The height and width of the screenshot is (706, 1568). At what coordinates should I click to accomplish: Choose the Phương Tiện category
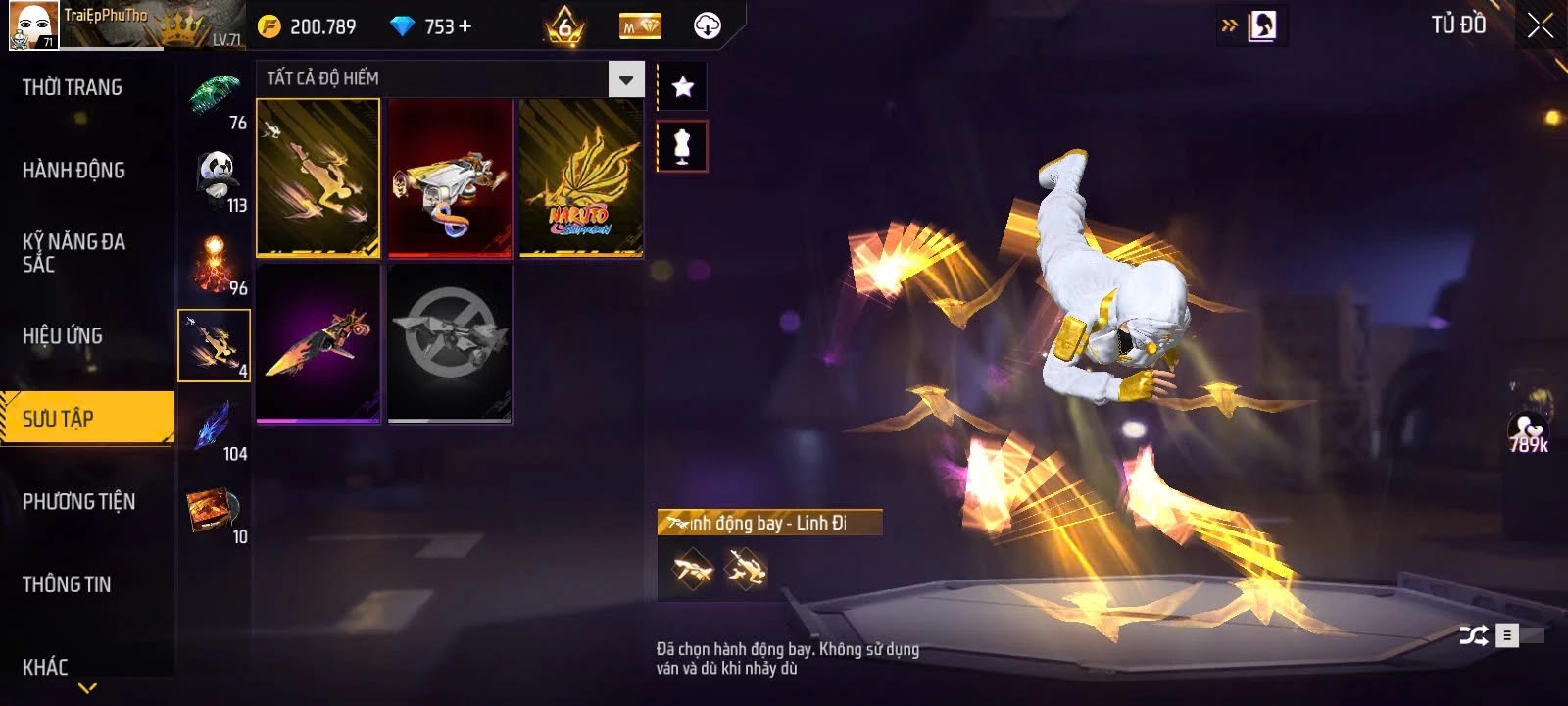click(78, 502)
